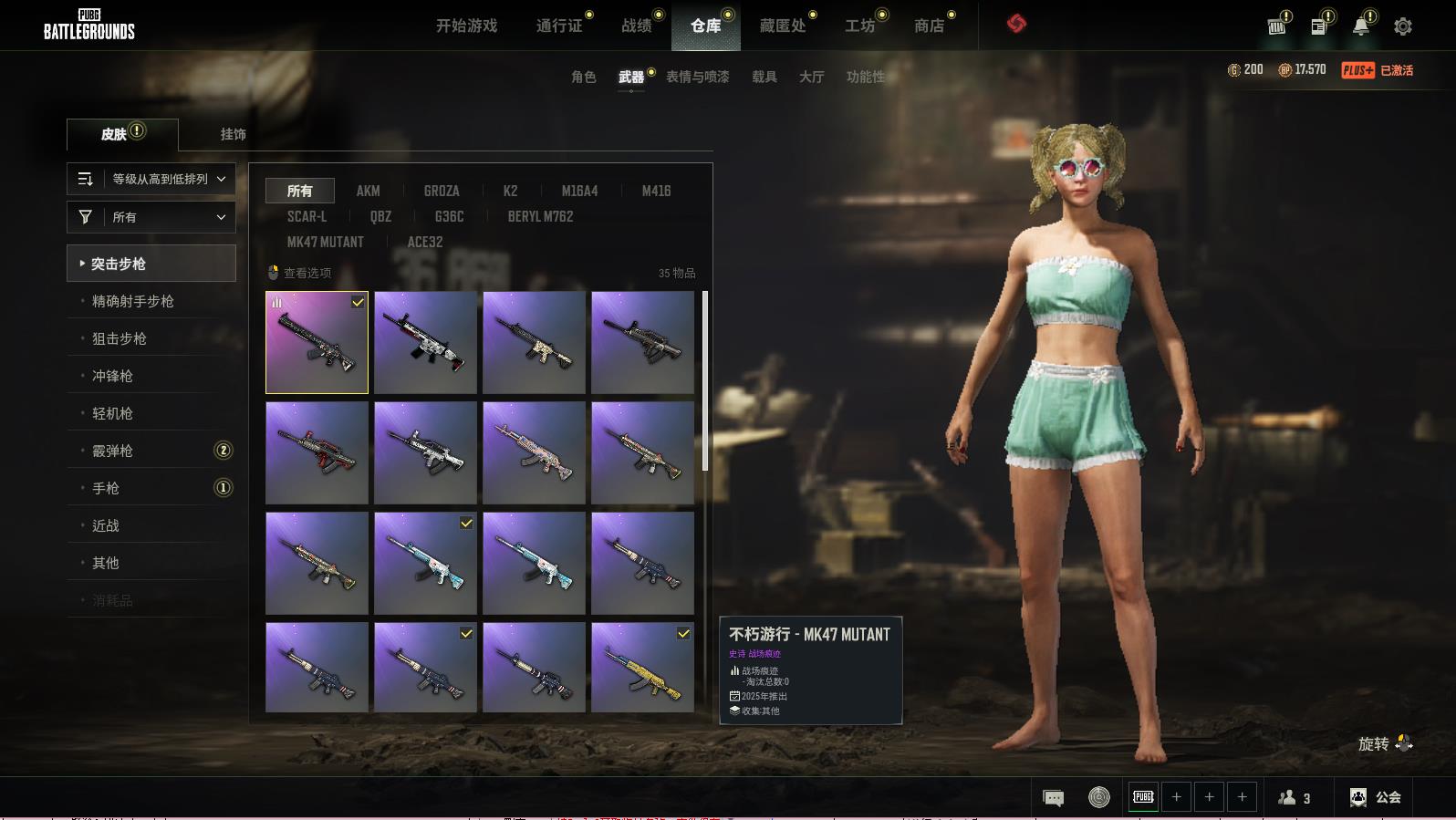The image size is (1456, 820).
Task: Open the settings gear icon
Action: (x=1402, y=26)
